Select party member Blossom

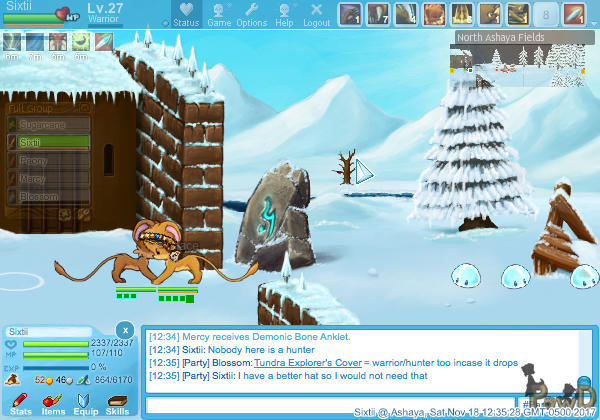50,197
